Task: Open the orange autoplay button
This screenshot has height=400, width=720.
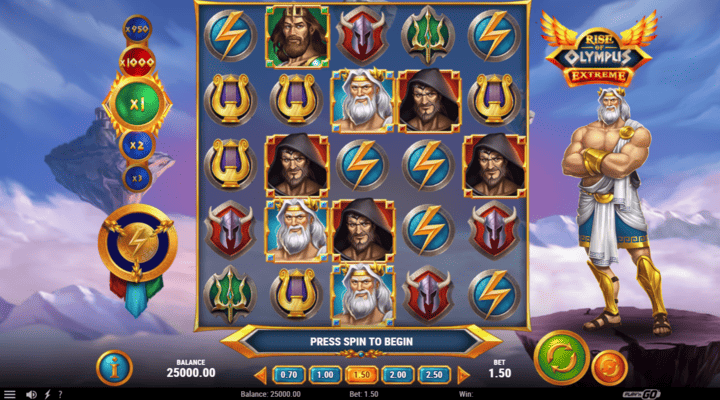Action: point(607,369)
